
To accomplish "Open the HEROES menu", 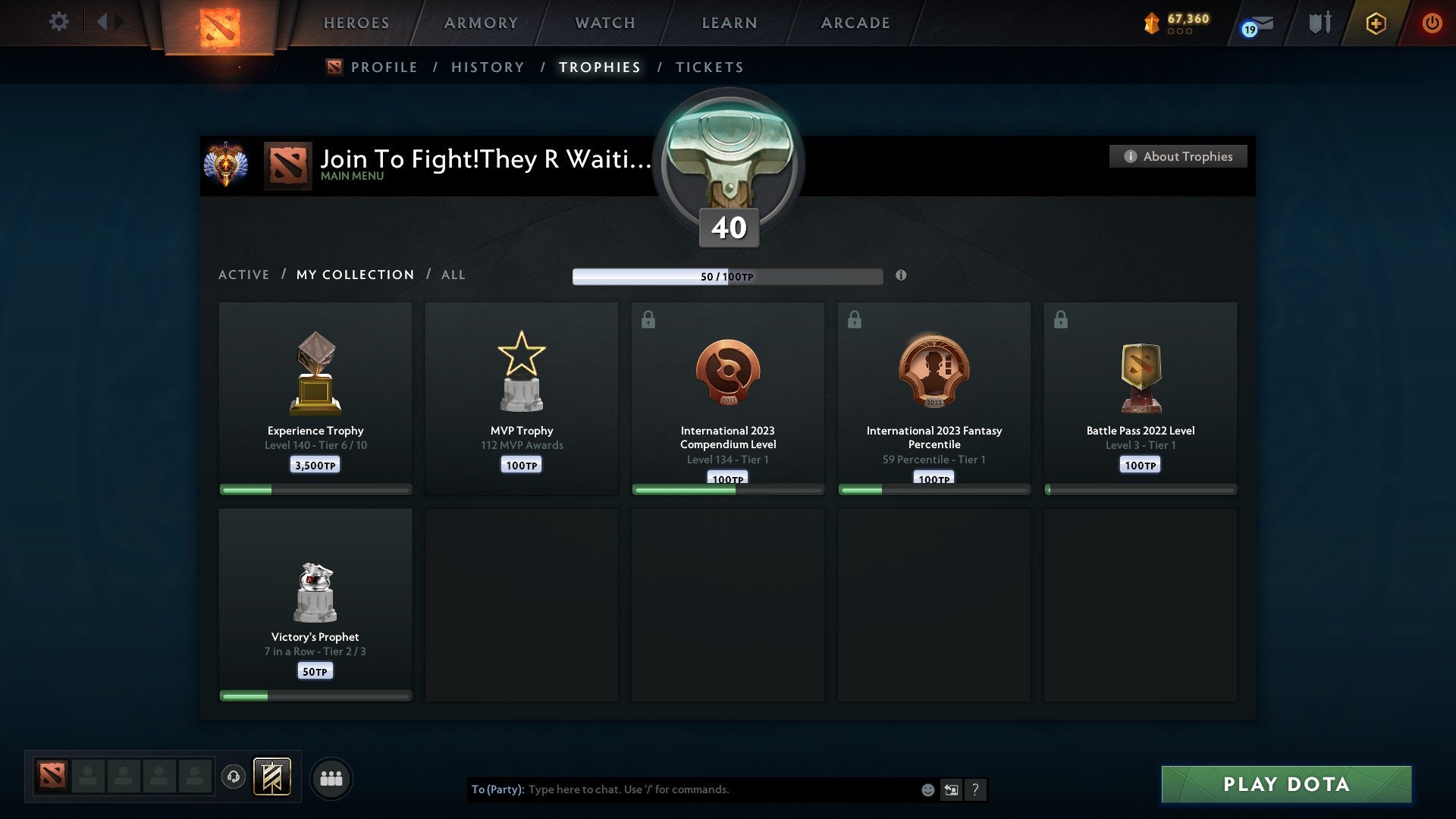I will (x=356, y=23).
